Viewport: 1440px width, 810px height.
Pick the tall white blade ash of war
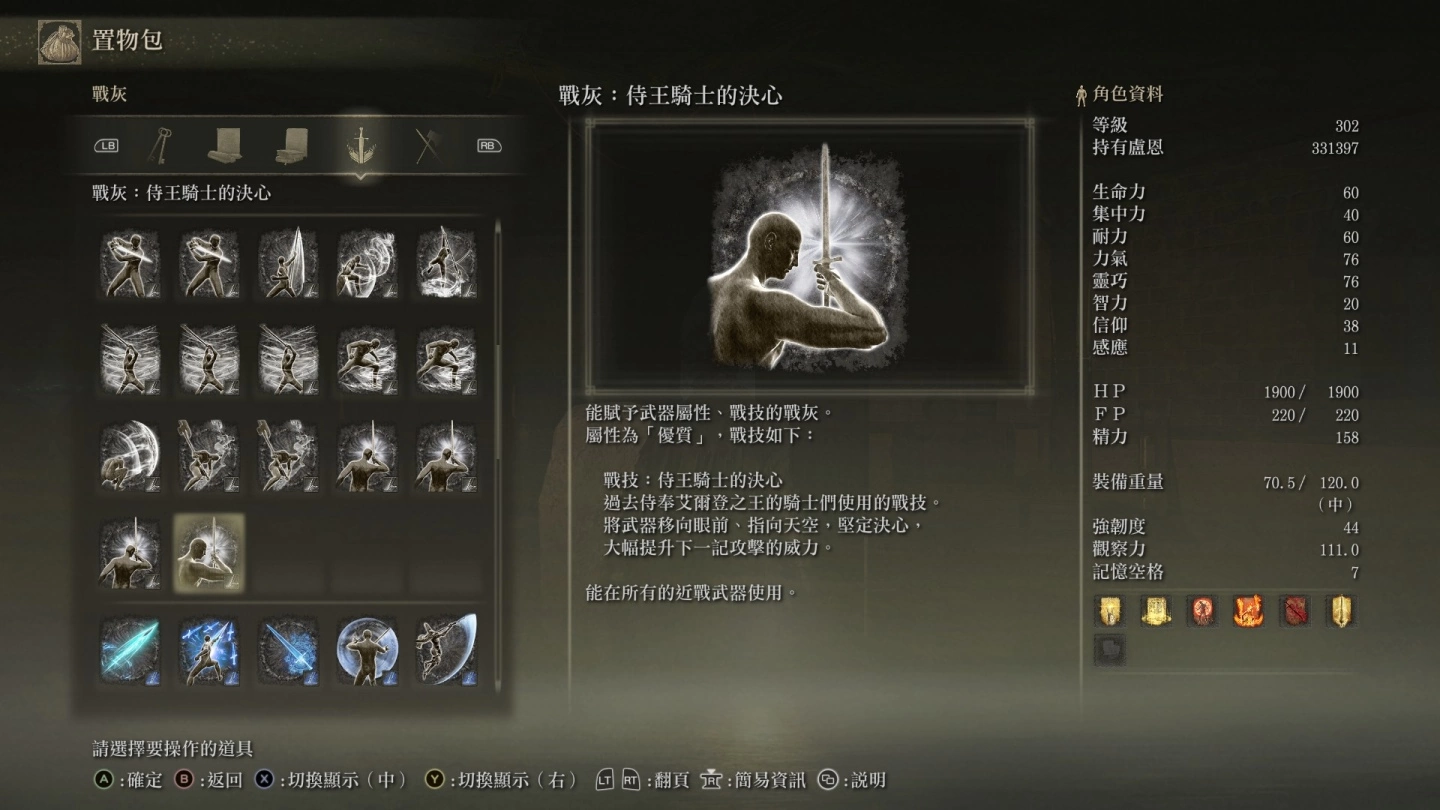click(x=288, y=264)
